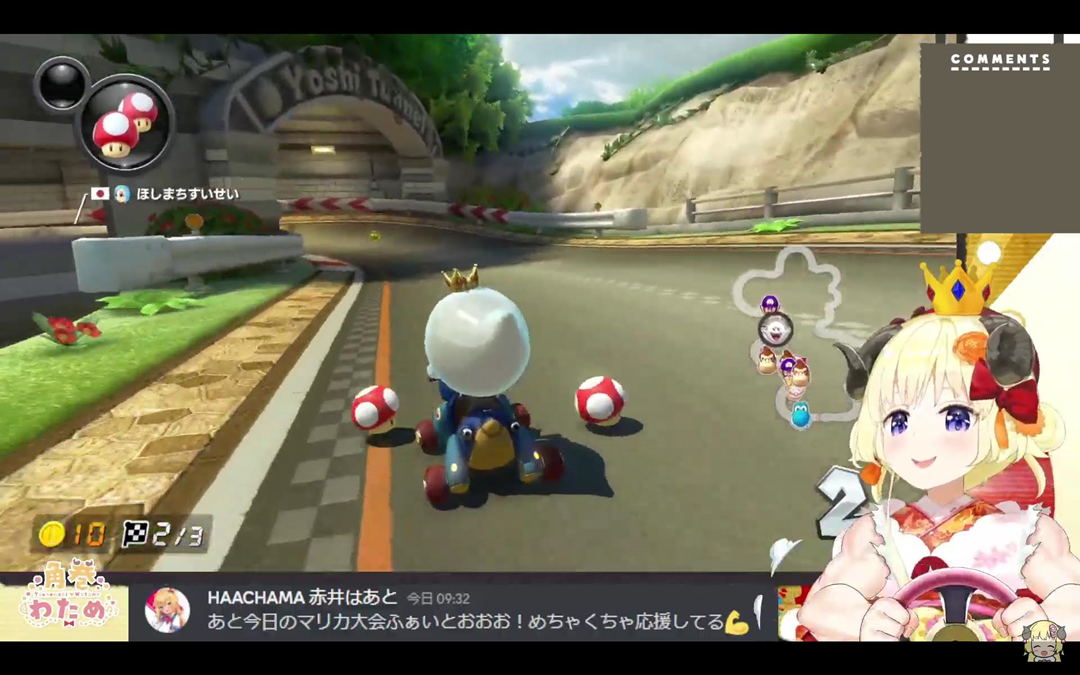Select the triple mushroom item slot
This screenshot has width=1080, height=675.
pyautogui.click(x=125, y=123)
